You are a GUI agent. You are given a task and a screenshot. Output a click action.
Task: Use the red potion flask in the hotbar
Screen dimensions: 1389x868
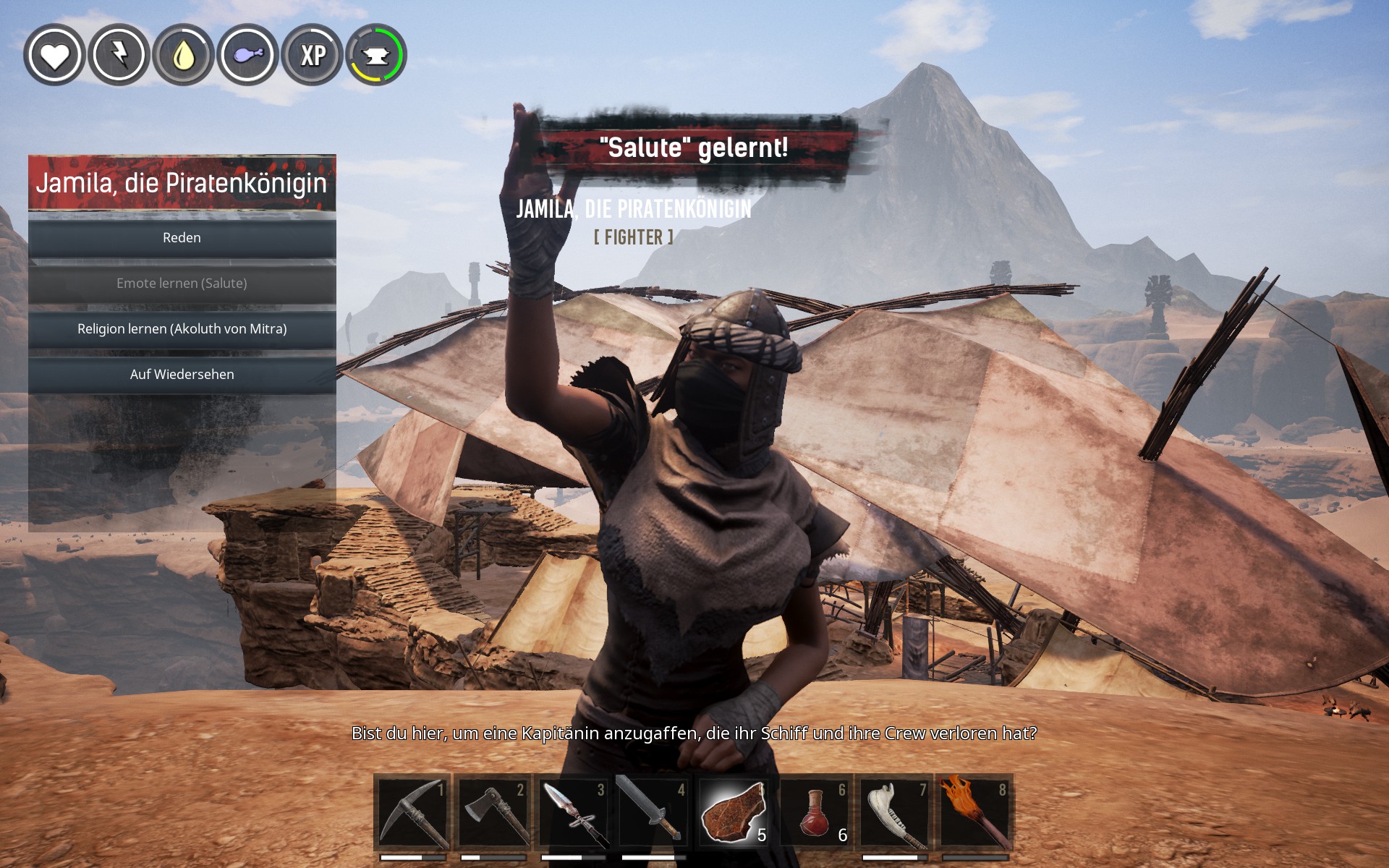click(815, 812)
